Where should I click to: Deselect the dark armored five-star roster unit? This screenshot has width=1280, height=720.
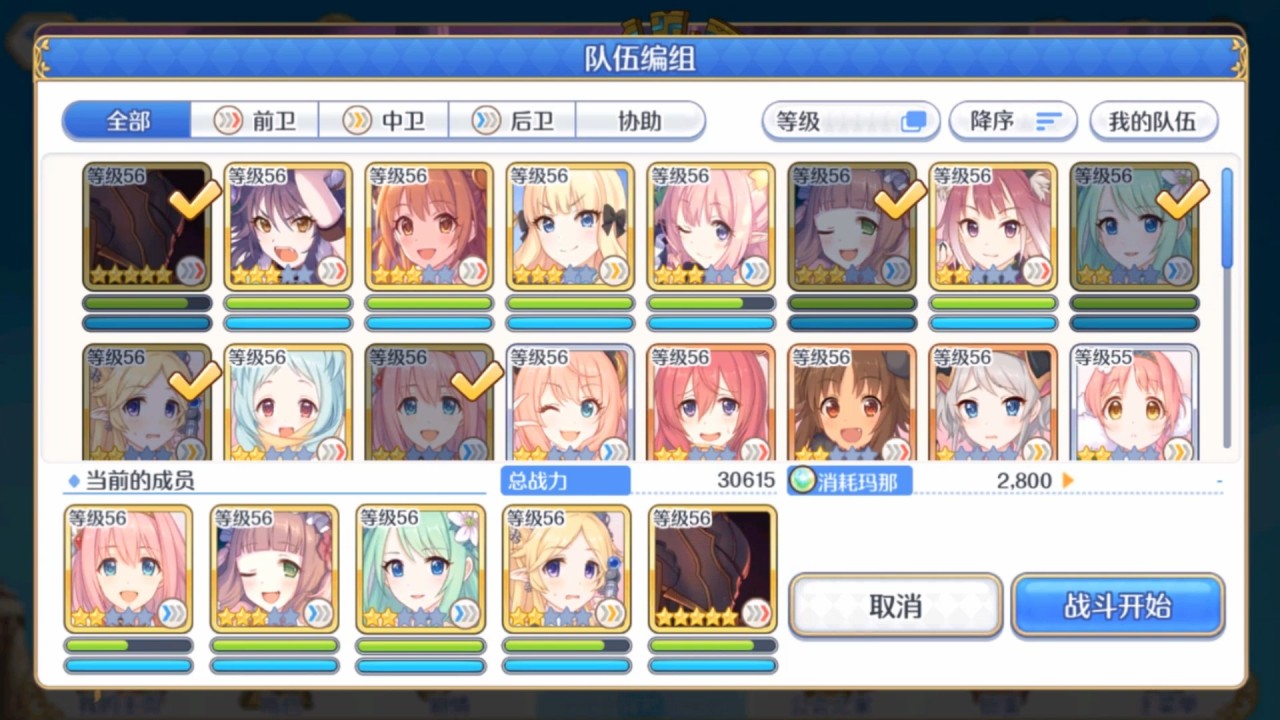[x=146, y=226]
